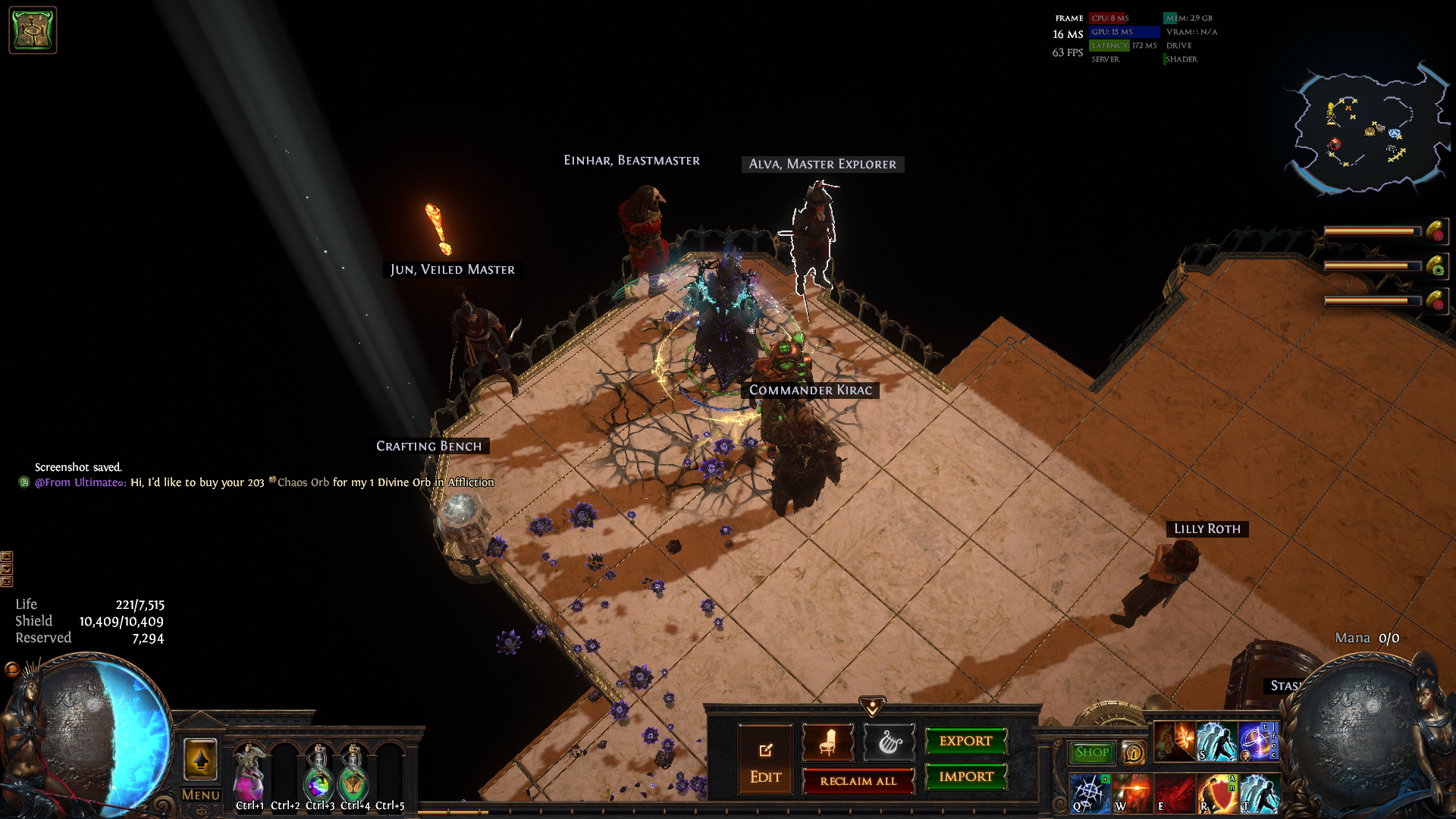Image resolution: width=1456 pixels, height=819 pixels.
Task: Import a hideout layout
Action: tap(965, 777)
